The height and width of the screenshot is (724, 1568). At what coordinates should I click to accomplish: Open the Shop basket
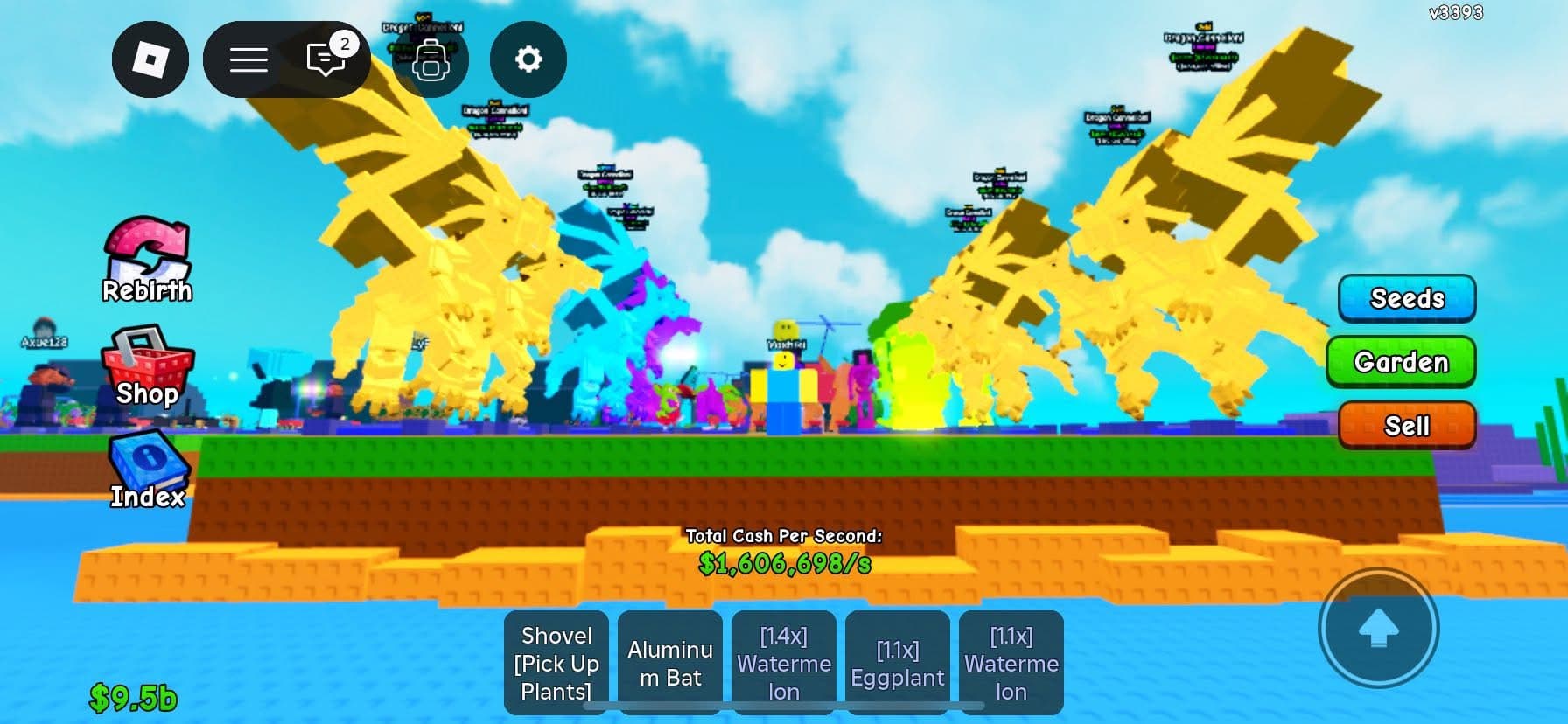[147, 369]
